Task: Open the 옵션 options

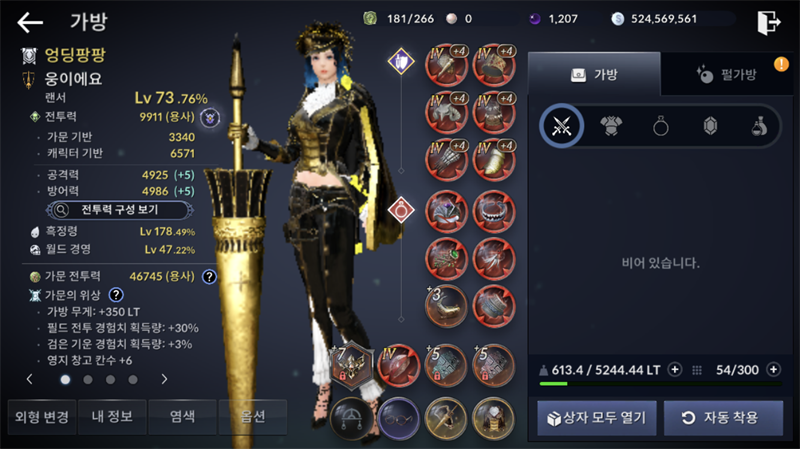Action: click(x=252, y=417)
